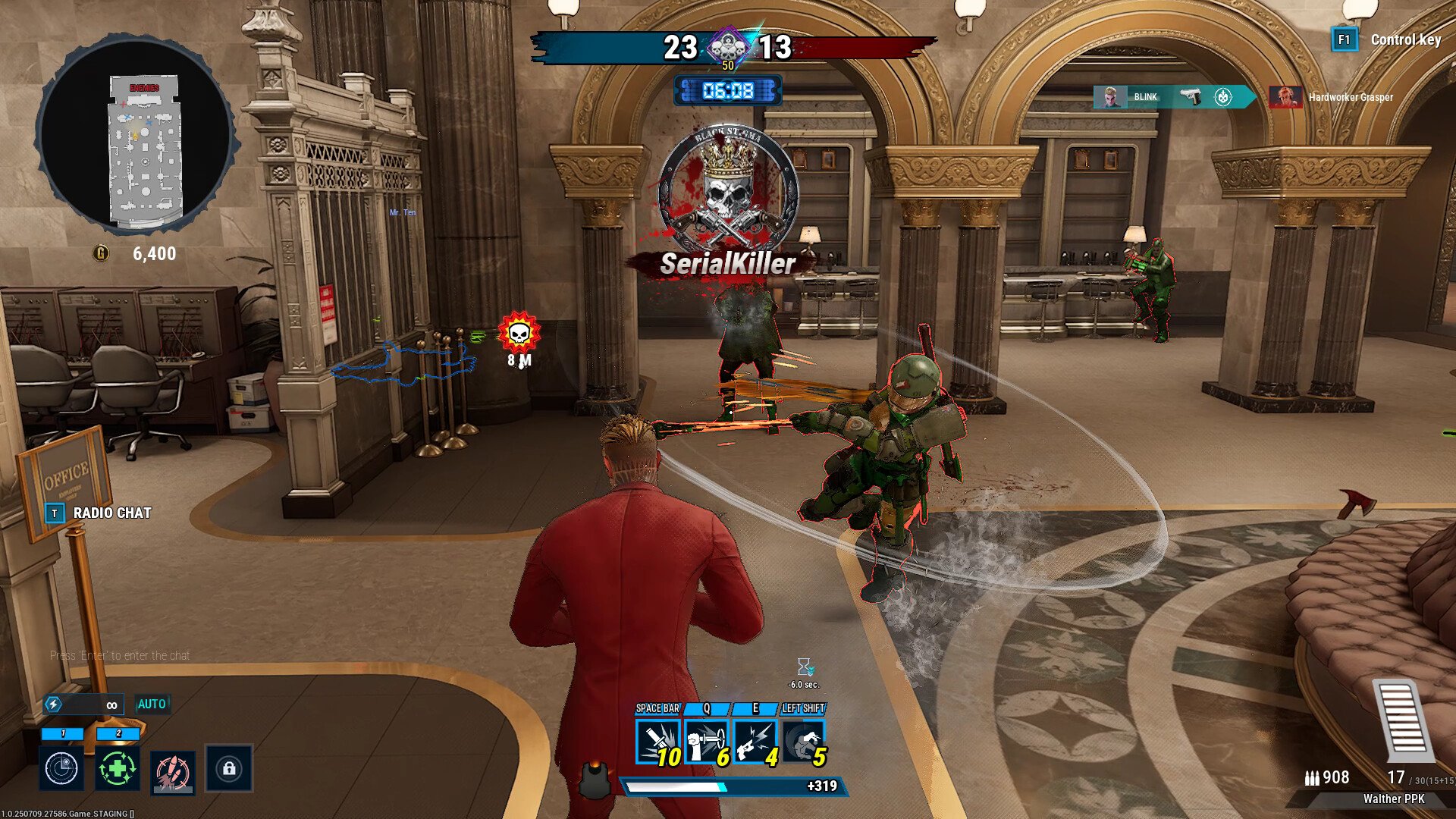Viewport: 1456px width, 819px height.
Task: Select the Walther PPK weapon label
Action: (x=1393, y=799)
